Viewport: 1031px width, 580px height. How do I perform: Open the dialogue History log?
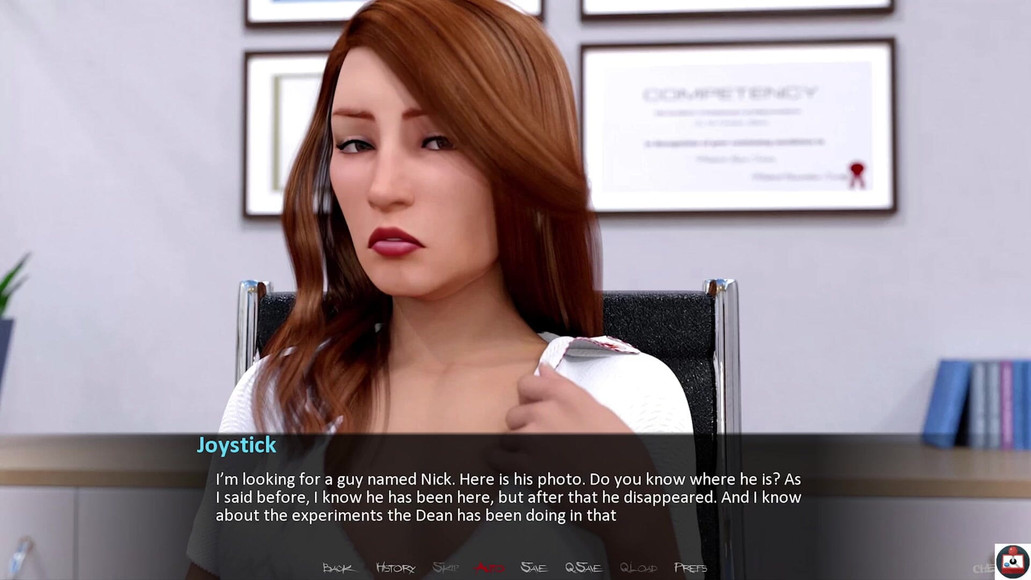395,568
